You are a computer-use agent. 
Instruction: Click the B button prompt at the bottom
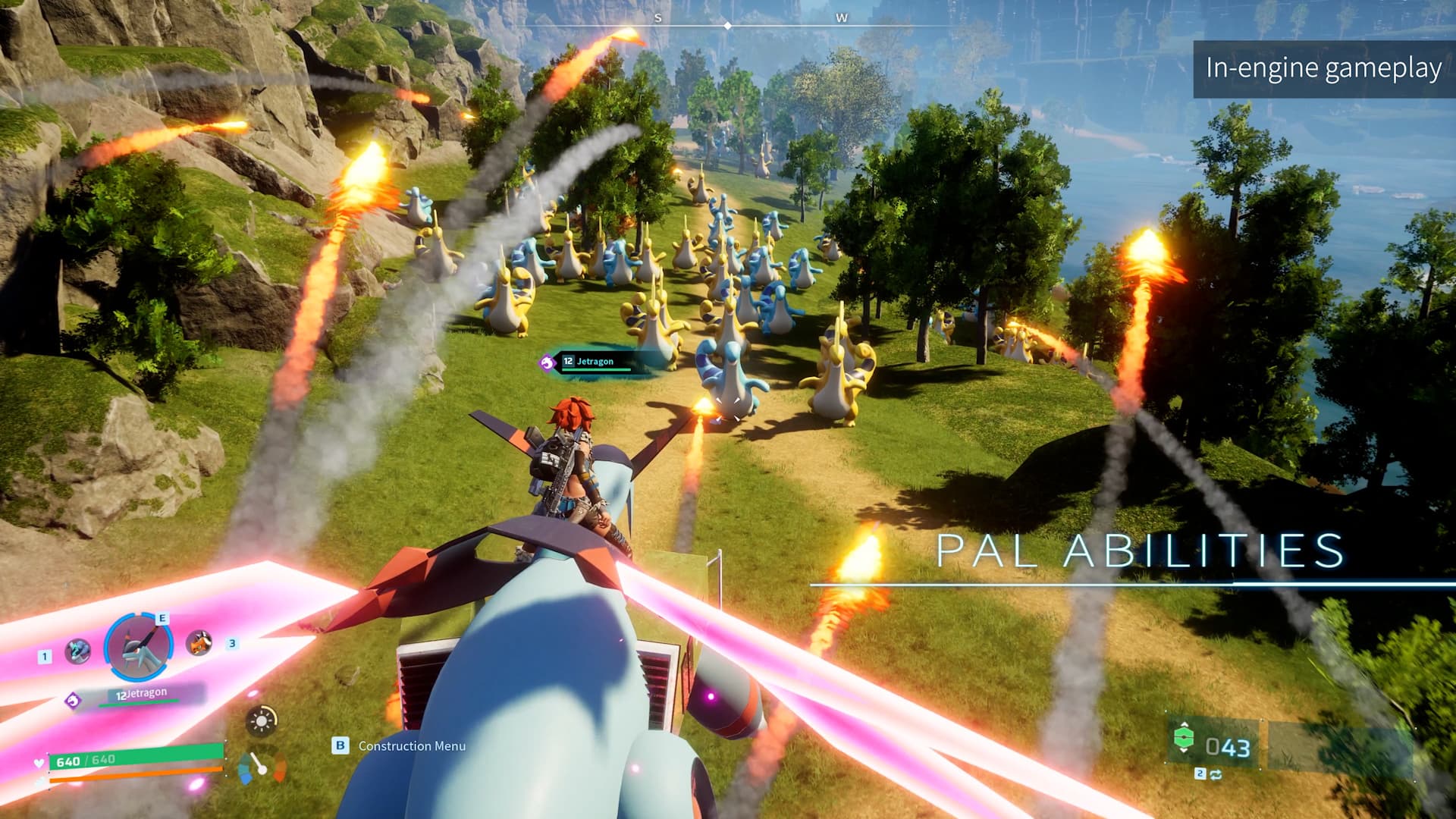tap(340, 746)
